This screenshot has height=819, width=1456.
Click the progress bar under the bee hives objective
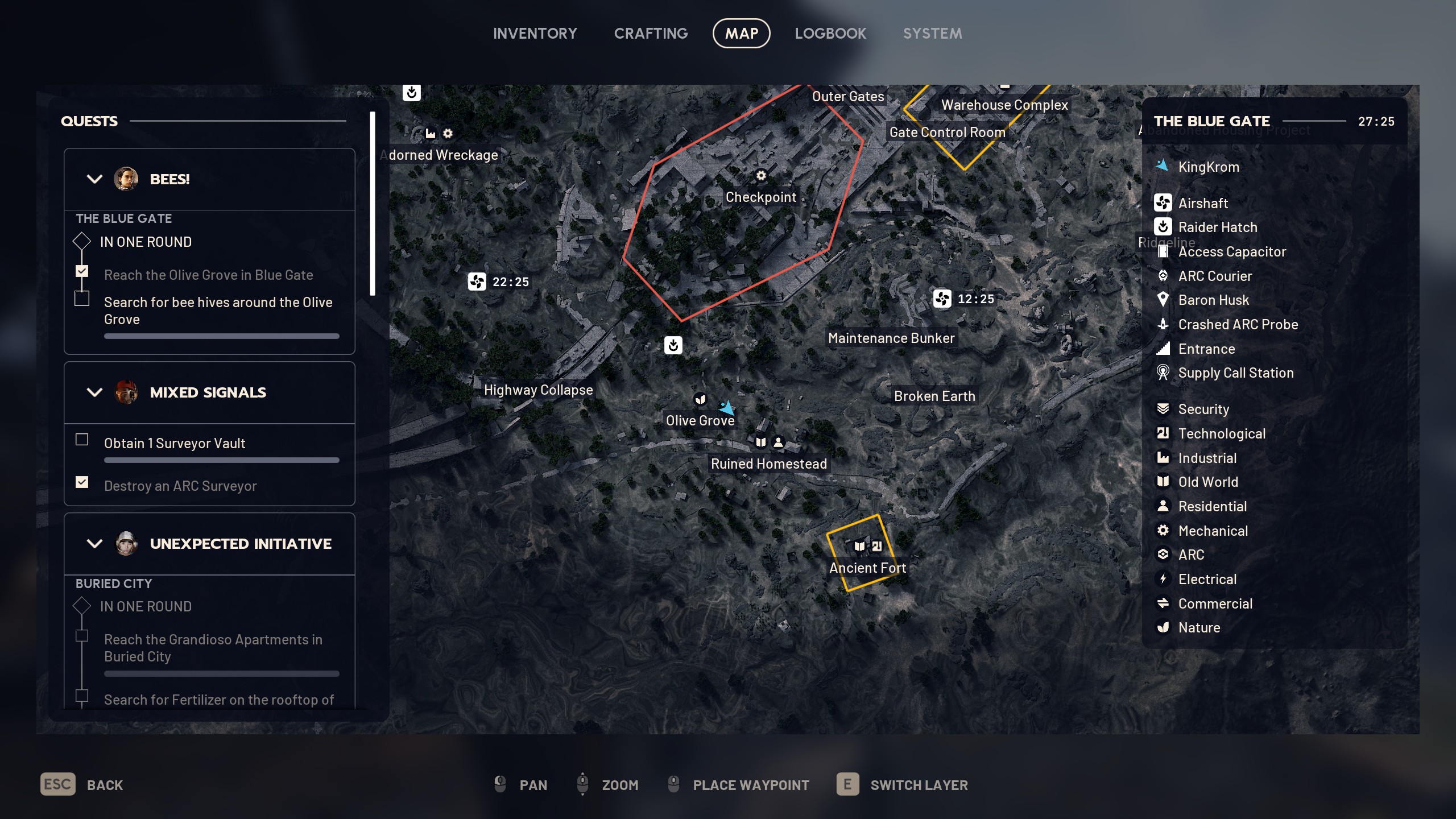(221, 336)
